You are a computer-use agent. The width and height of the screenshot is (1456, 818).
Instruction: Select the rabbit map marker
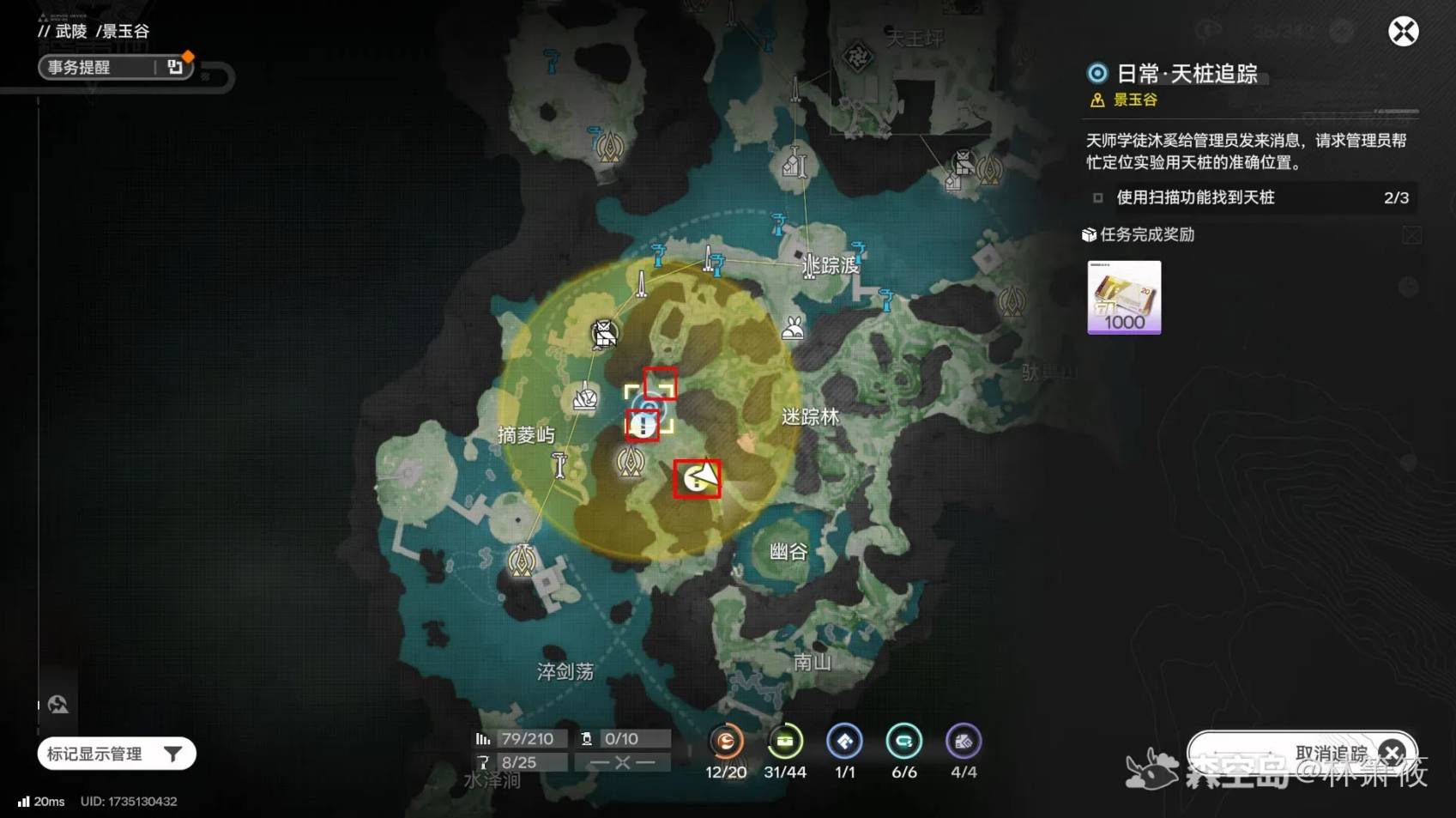793,327
